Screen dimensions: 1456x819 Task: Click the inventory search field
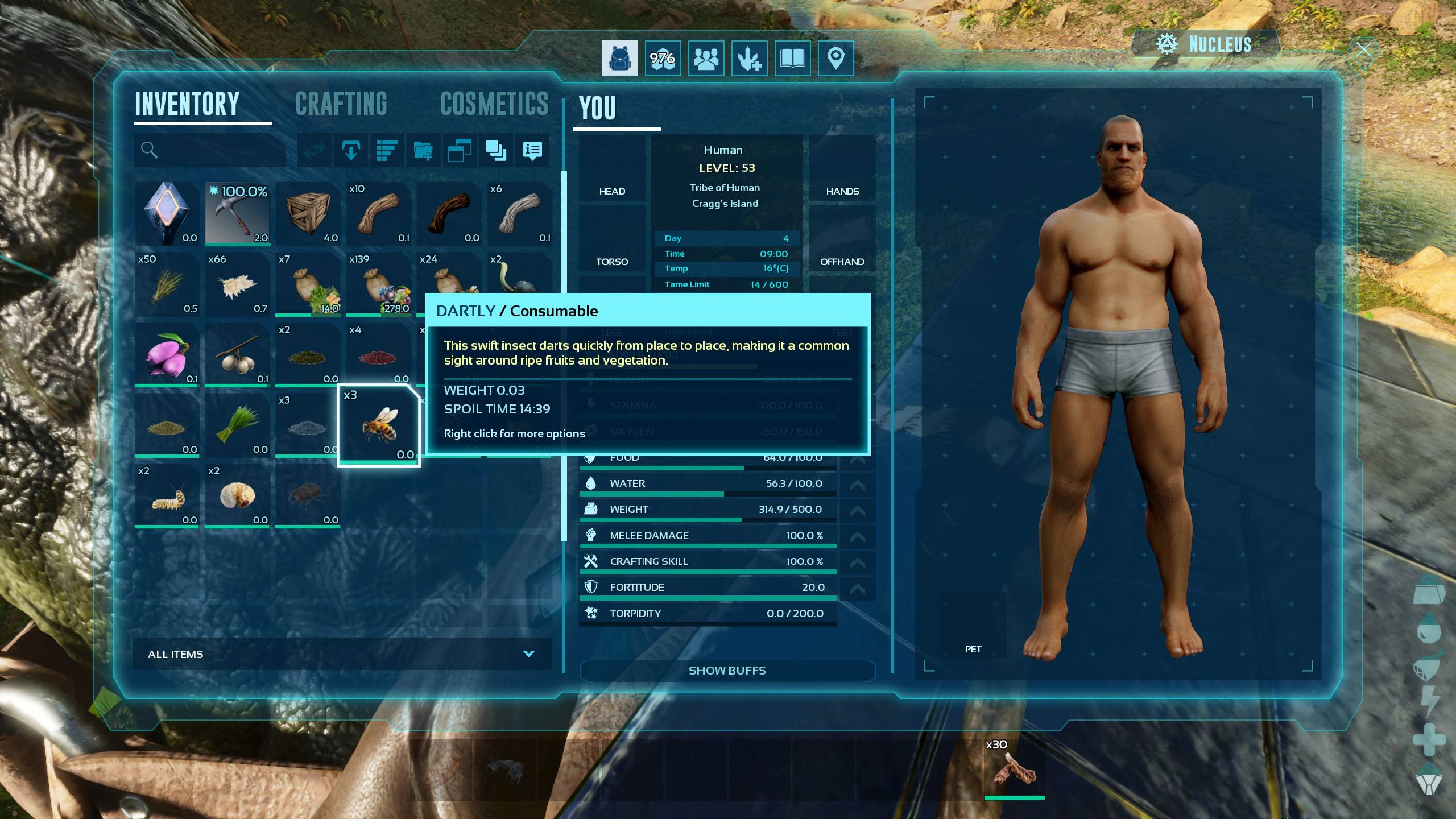coord(210,150)
